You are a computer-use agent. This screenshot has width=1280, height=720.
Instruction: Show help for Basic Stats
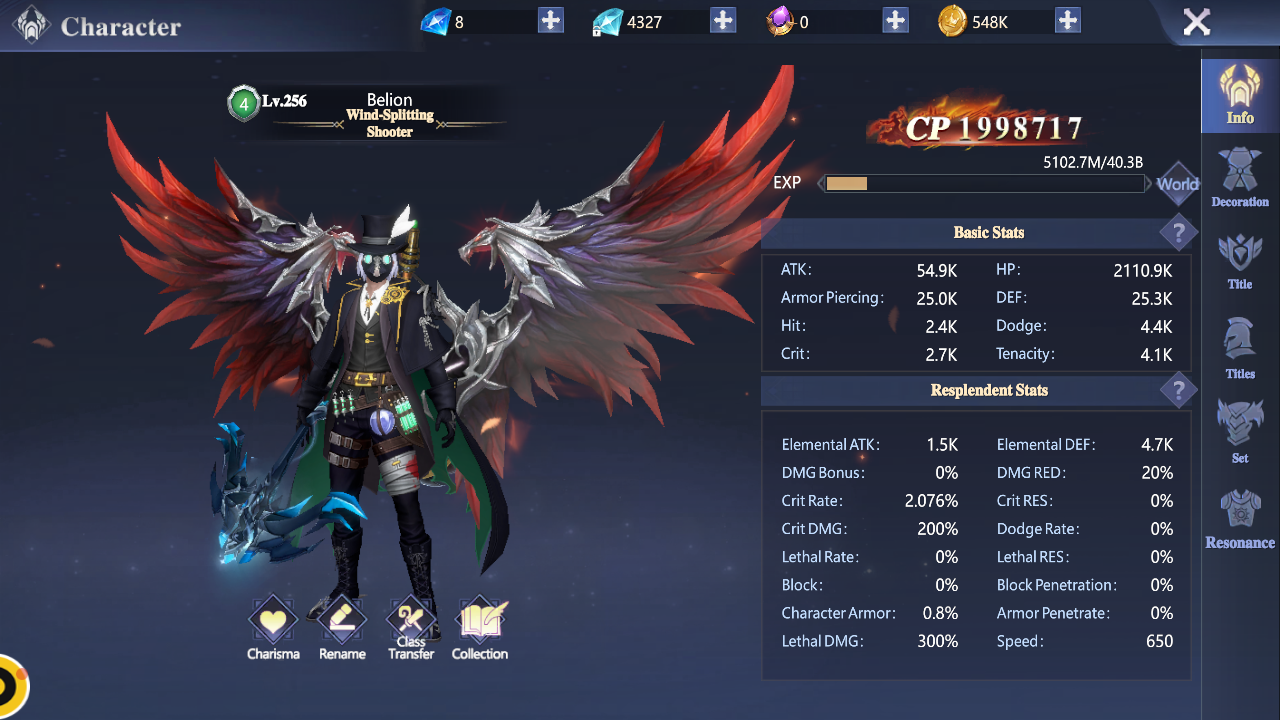1179,233
